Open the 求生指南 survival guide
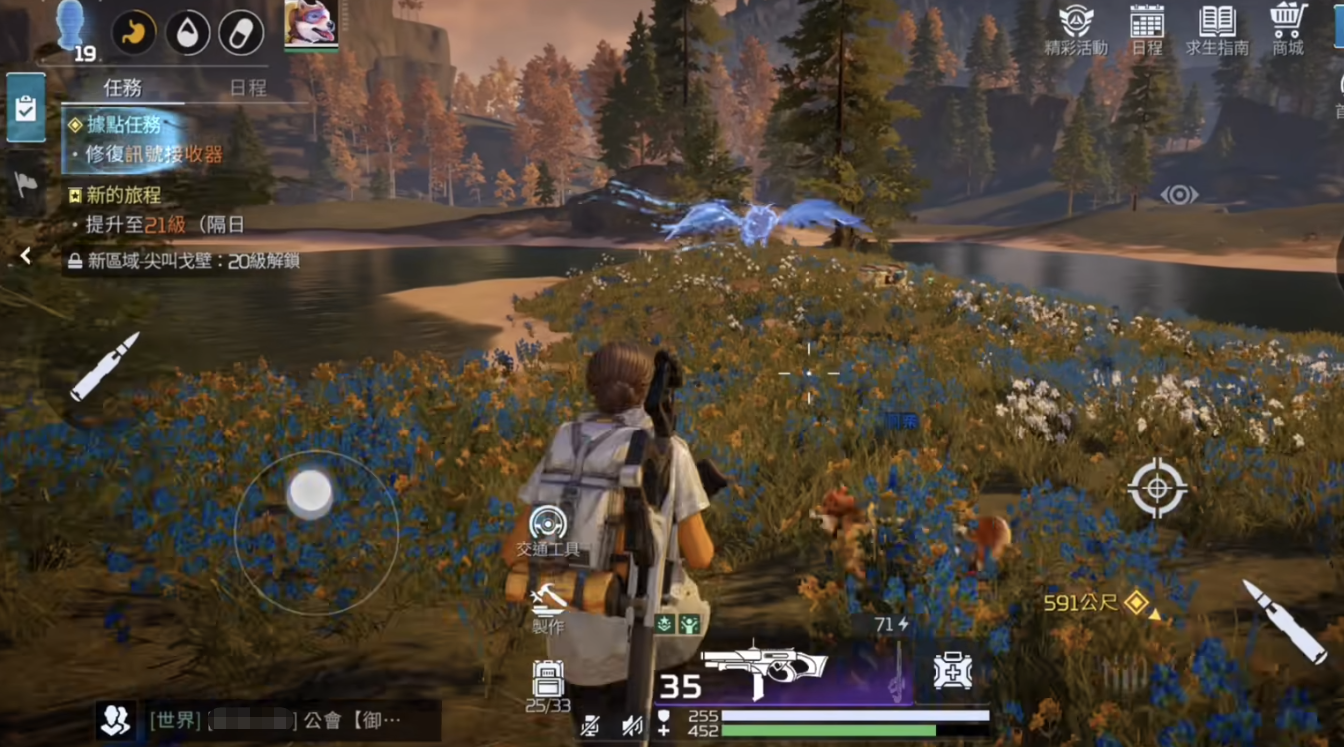The height and width of the screenshot is (747, 1344). pos(1217,29)
